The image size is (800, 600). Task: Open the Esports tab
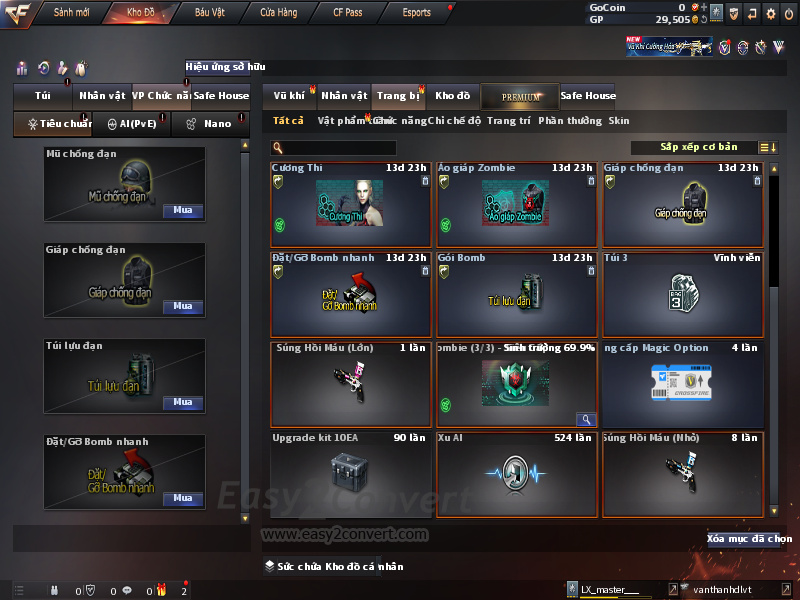coord(416,13)
